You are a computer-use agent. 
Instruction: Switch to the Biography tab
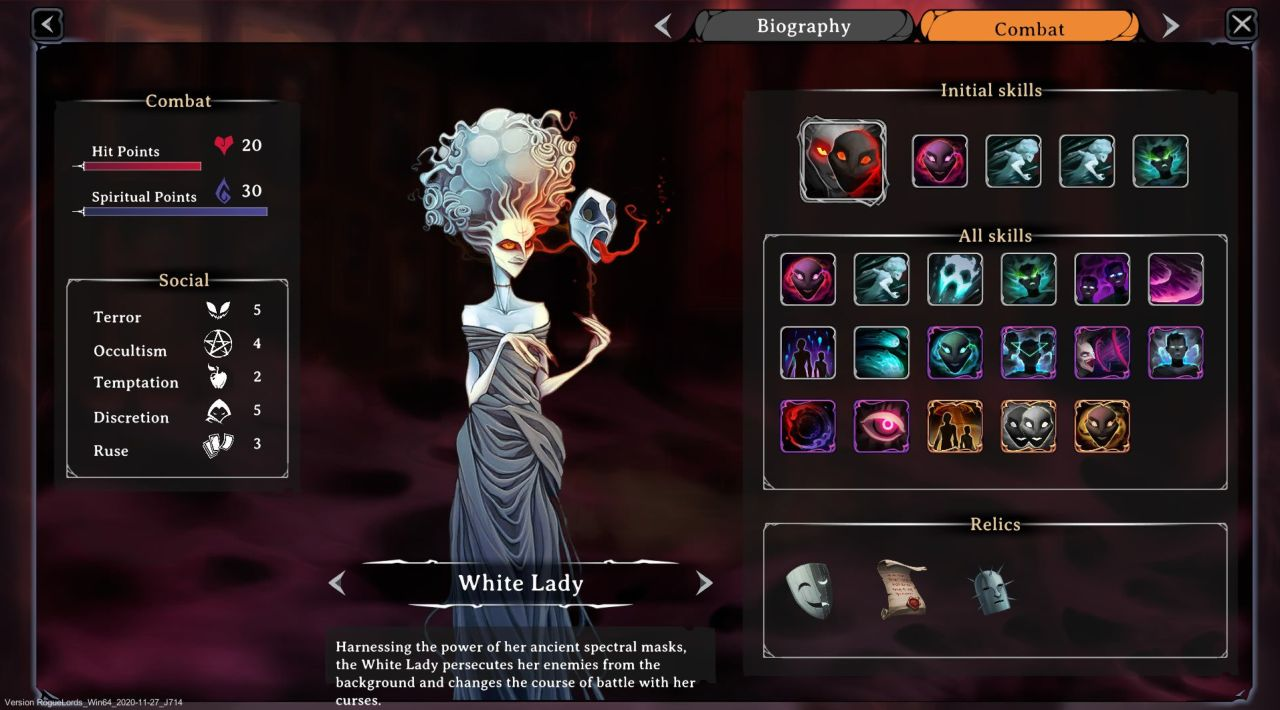(803, 26)
